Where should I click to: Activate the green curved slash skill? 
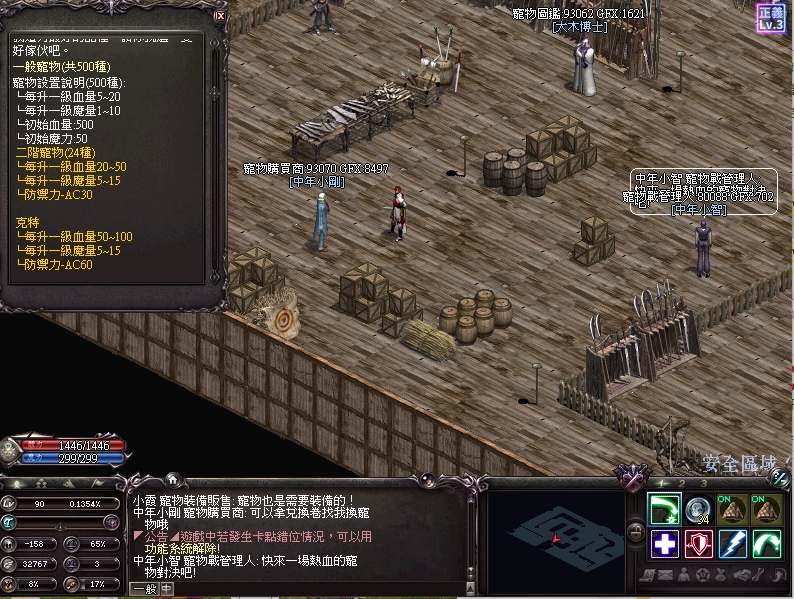tap(665, 509)
